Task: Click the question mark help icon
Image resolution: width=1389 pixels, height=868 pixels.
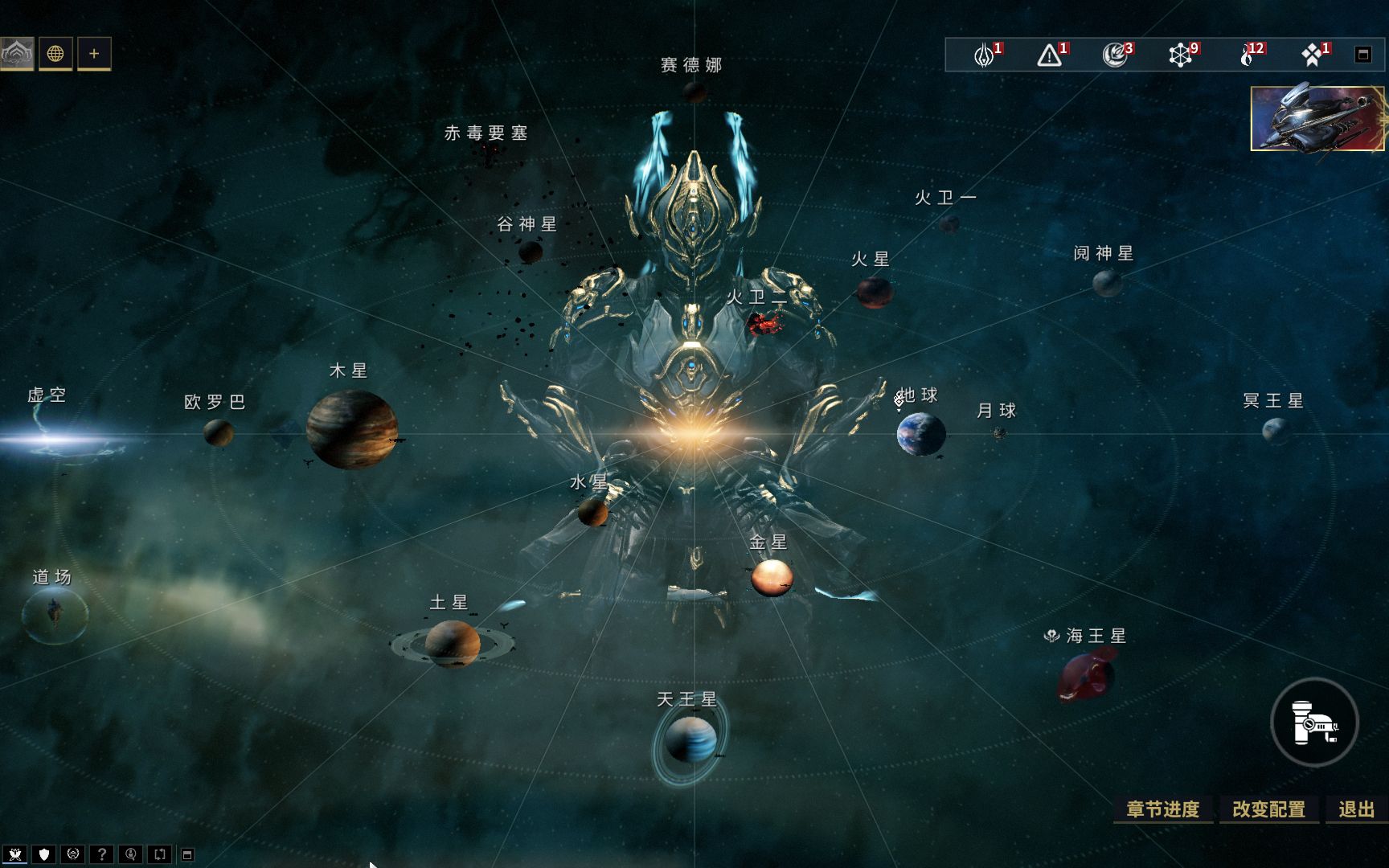Action: pos(102,854)
